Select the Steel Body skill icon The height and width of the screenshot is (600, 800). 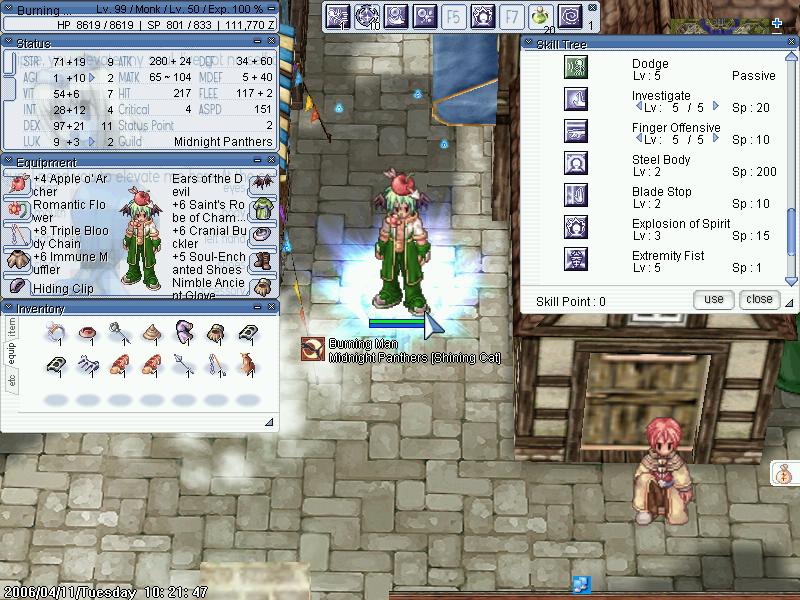click(x=576, y=163)
